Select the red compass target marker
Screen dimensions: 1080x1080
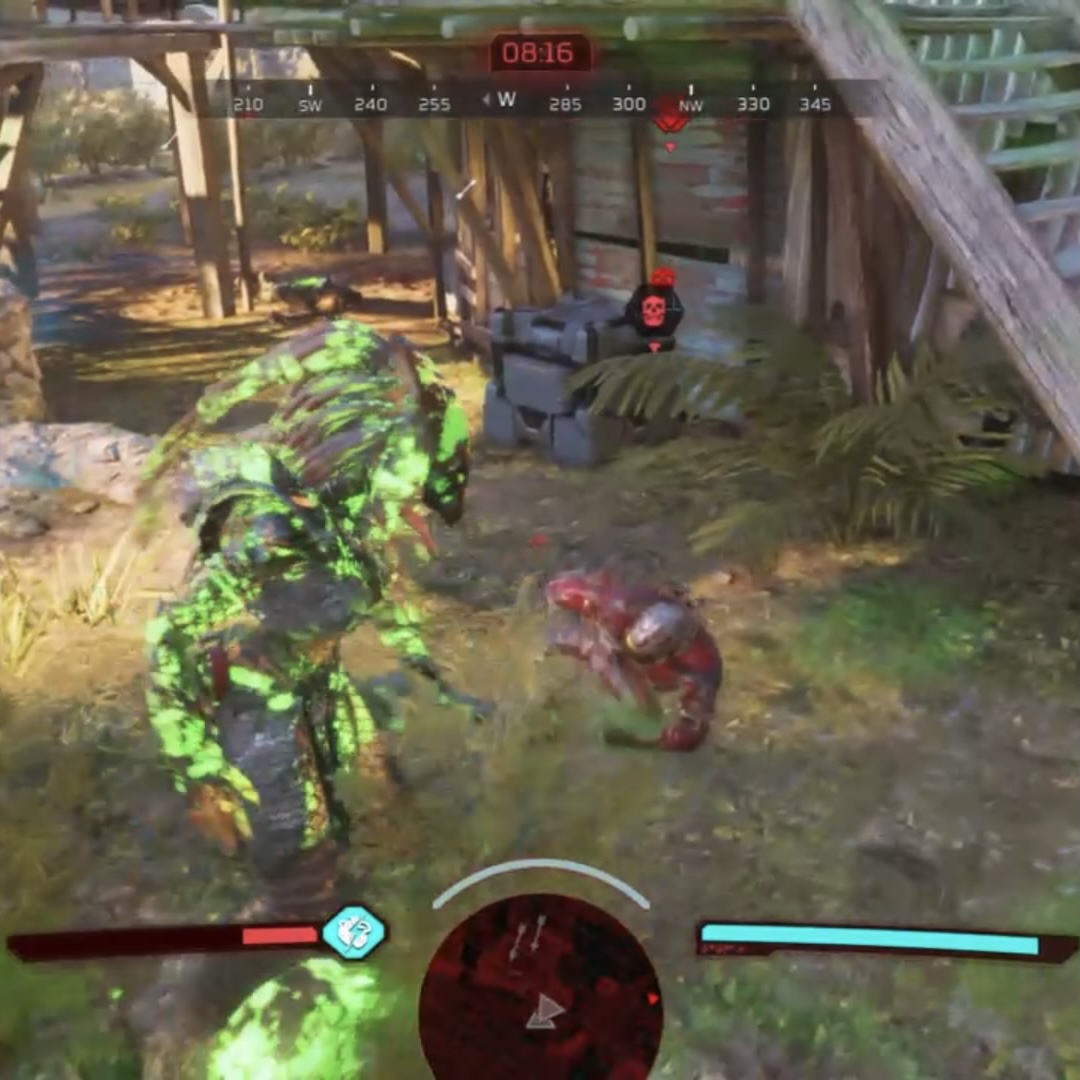point(671,116)
